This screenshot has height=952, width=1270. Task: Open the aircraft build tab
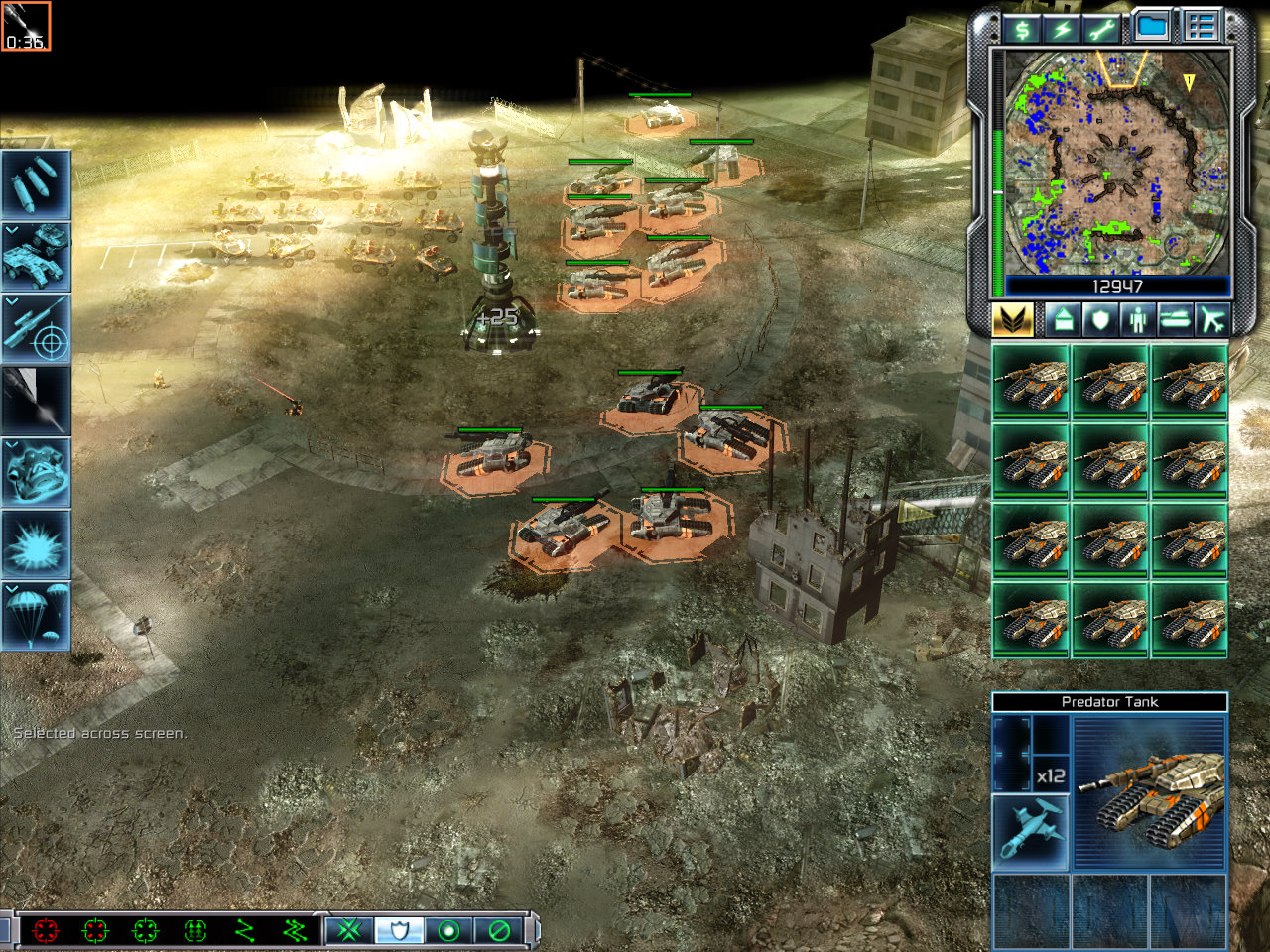[1211, 320]
